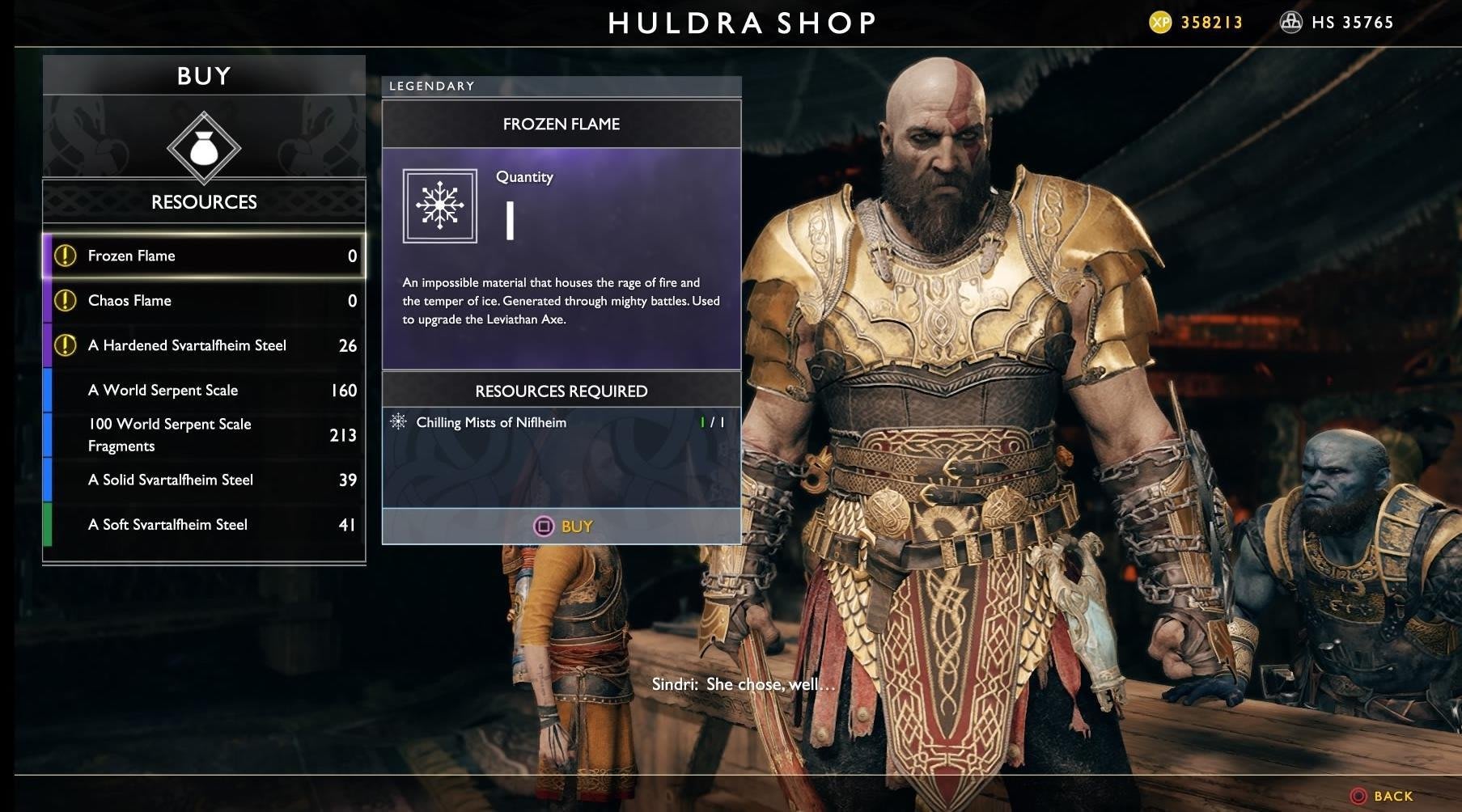
Task: Pick A World Serpent Scale item
Action: [x=204, y=391]
